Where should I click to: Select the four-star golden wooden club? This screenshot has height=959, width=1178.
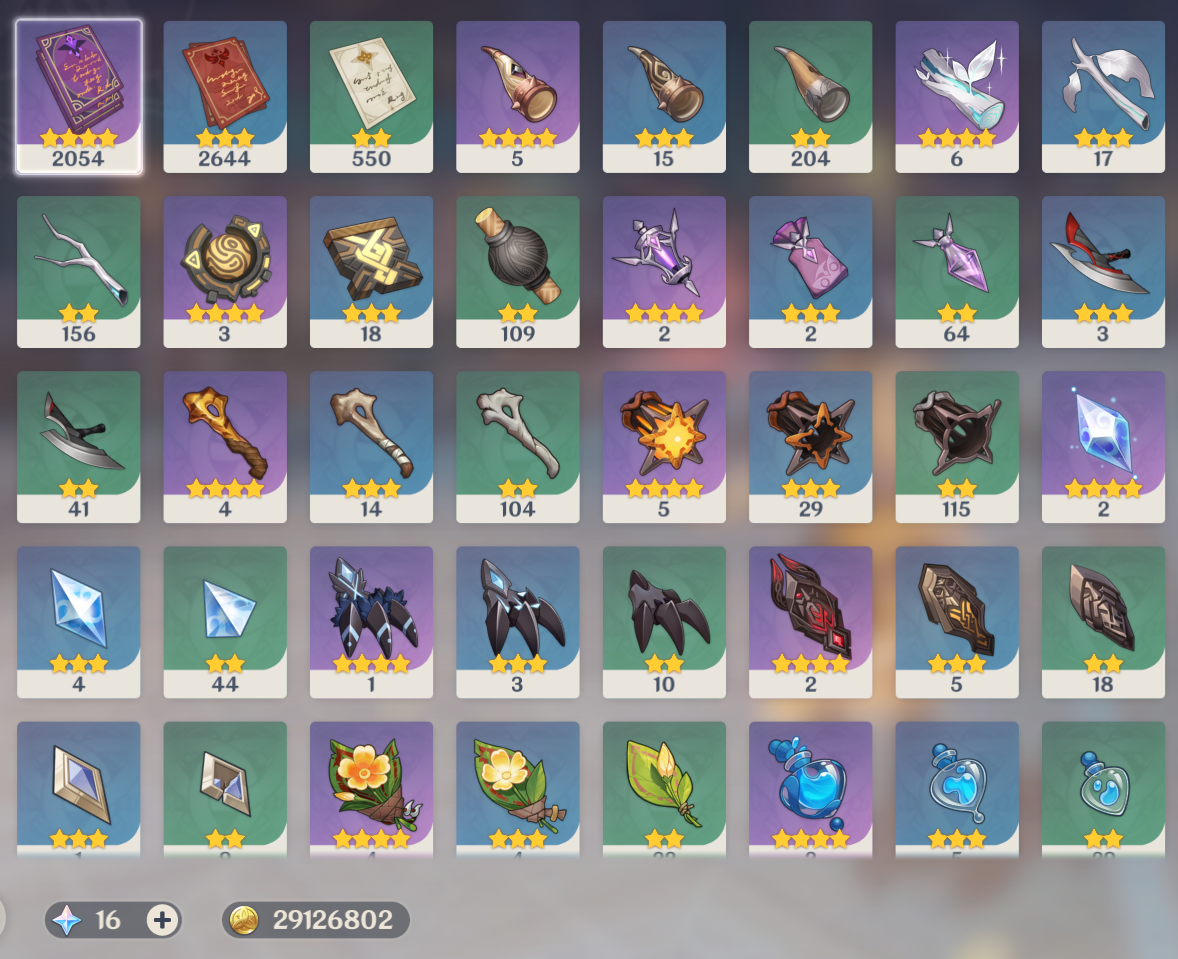pos(225,444)
